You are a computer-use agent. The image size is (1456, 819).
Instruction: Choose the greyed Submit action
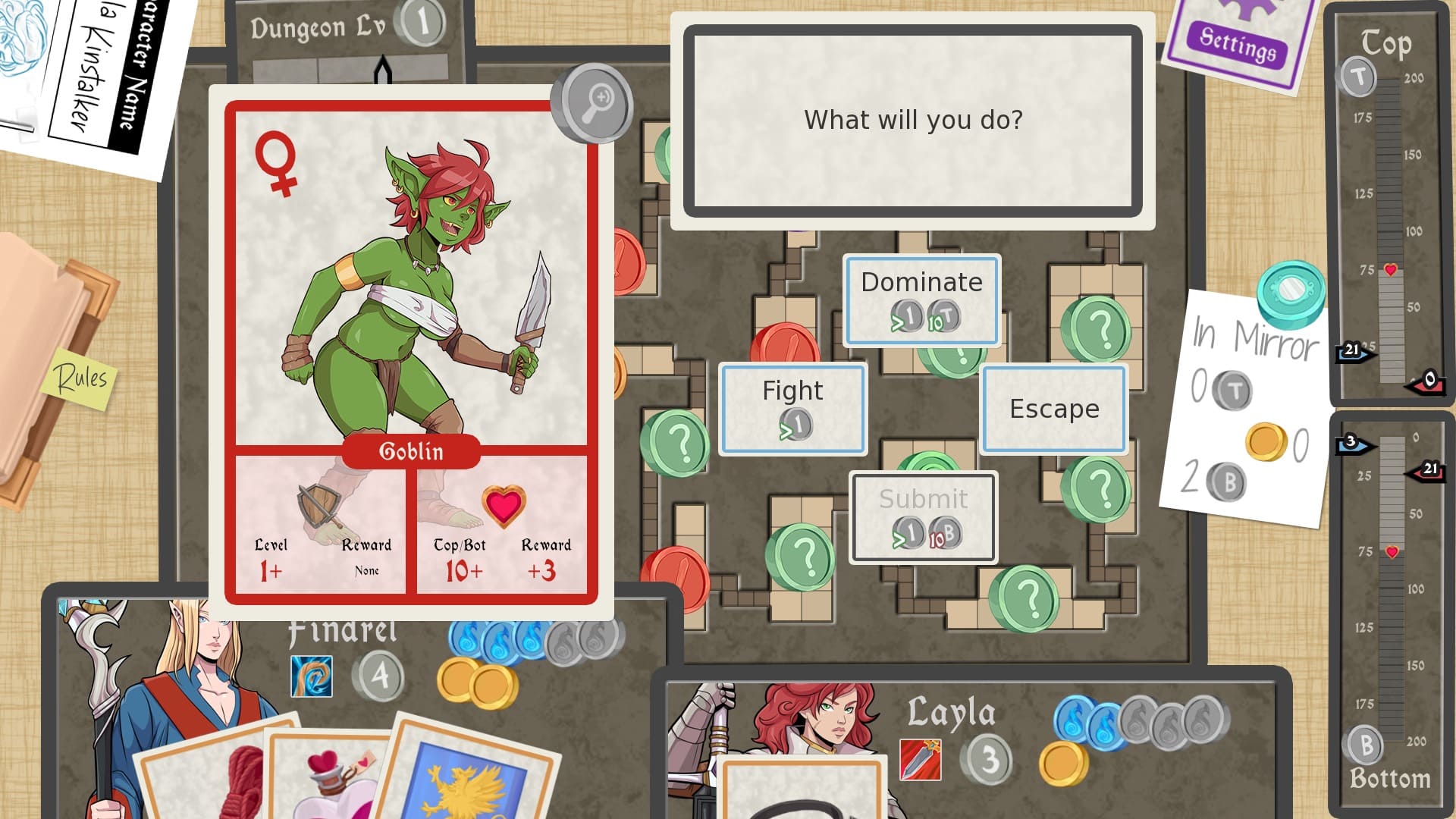923,517
